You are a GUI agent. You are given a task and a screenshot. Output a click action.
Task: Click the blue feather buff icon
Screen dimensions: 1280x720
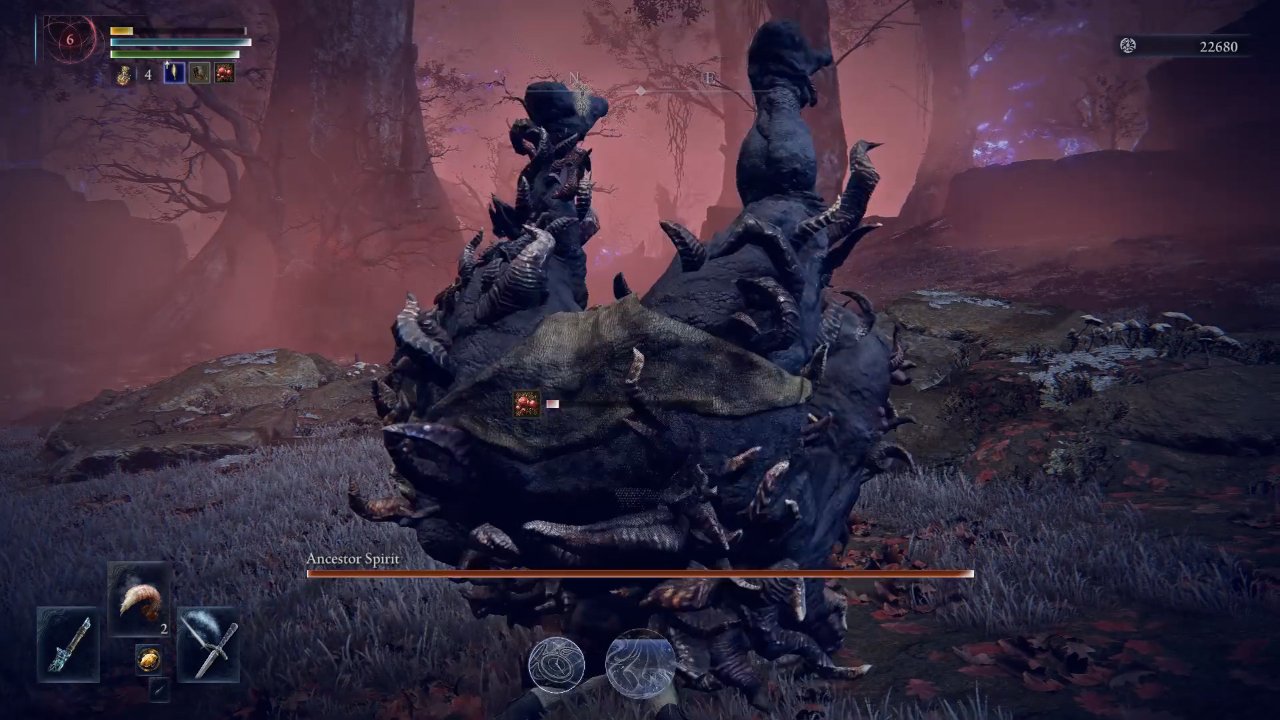point(174,73)
